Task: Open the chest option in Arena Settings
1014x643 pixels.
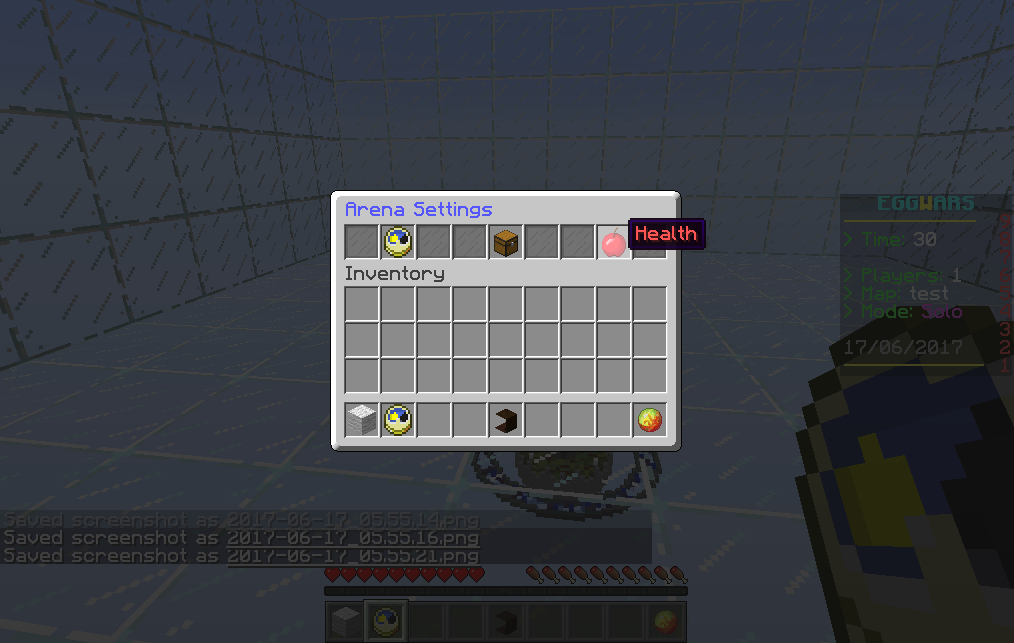Action: point(506,242)
